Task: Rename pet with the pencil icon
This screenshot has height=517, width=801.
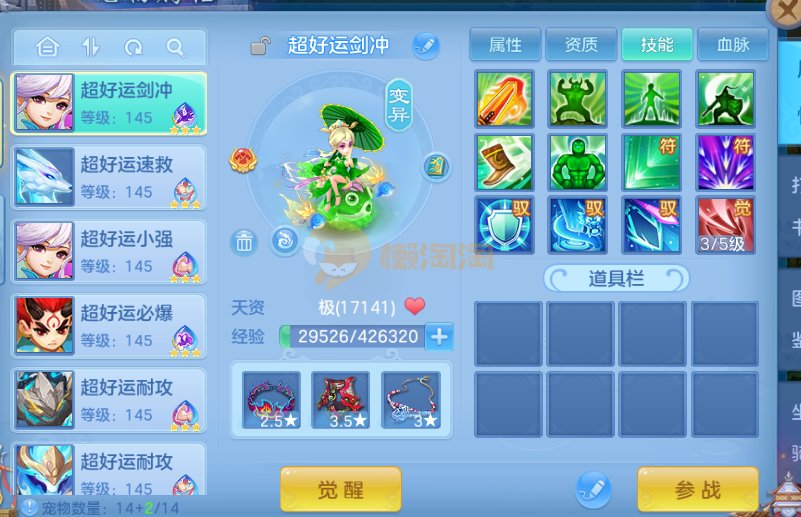Action: (x=426, y=45)
